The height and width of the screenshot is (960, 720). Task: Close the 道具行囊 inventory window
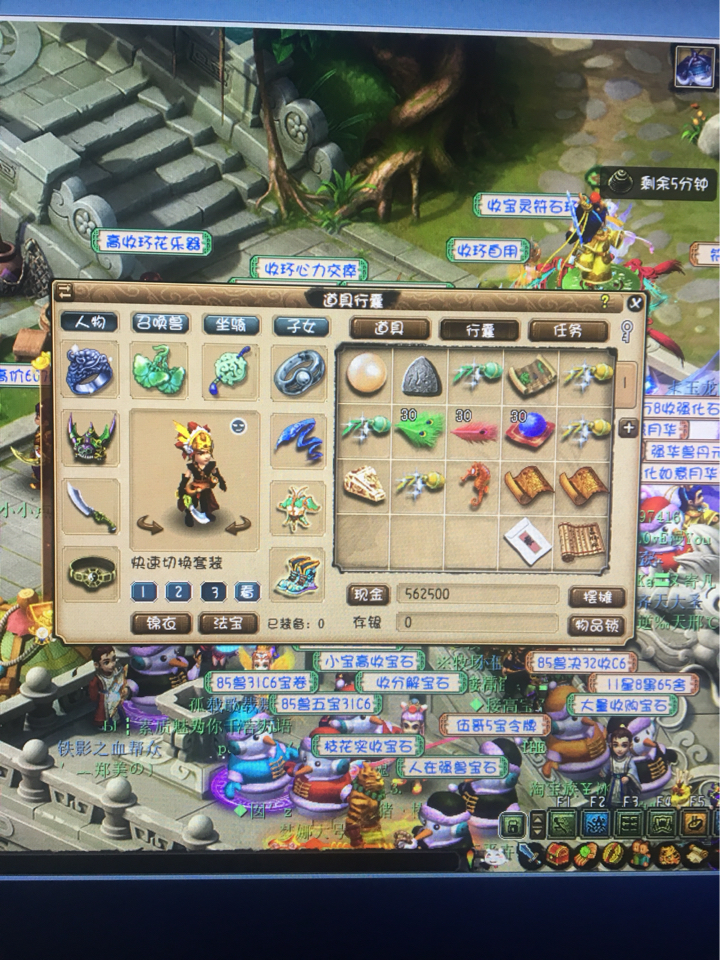[x=635, y=304]
